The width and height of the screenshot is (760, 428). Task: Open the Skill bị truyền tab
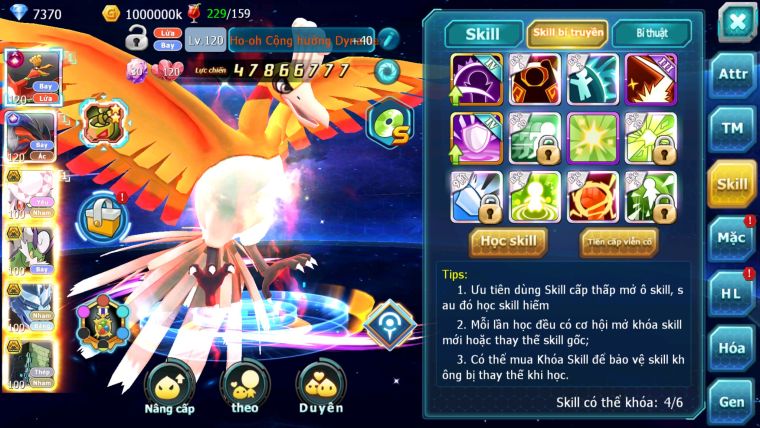pyautogui.click(x=567, y=33)
